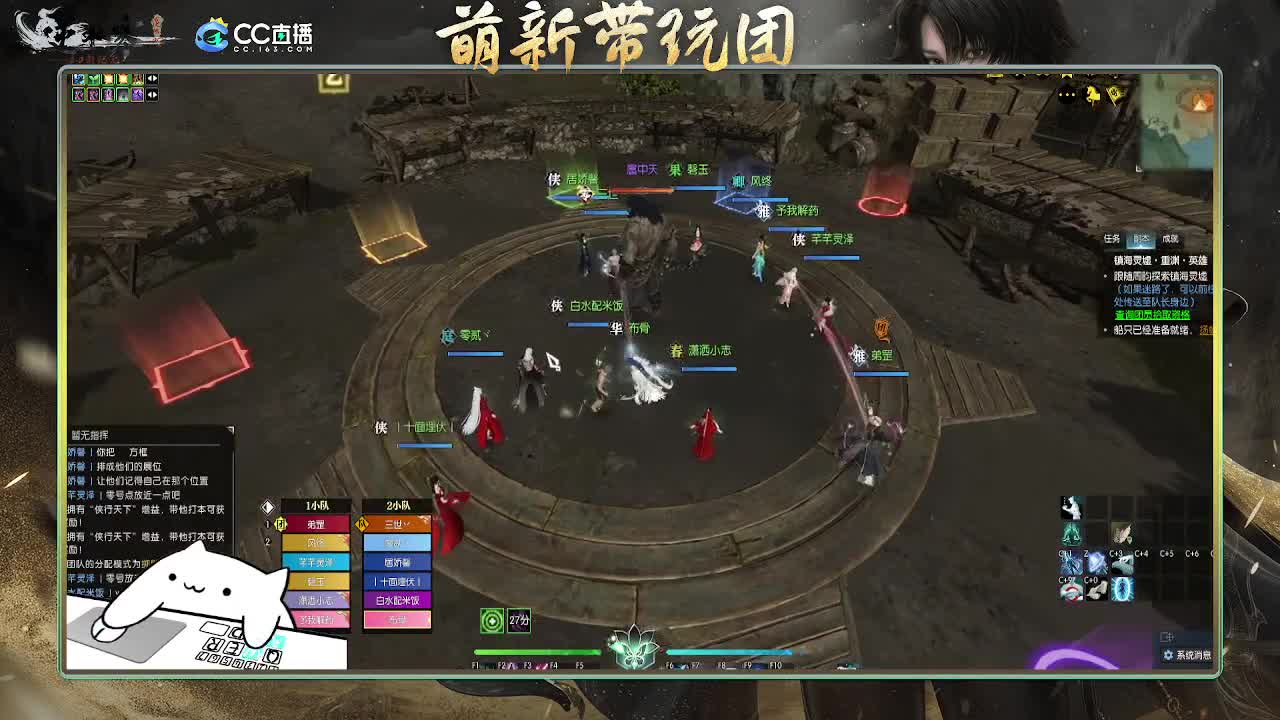Click the blue portal item icon in the tray
1280x720 pixels.
coord(1122,590)
